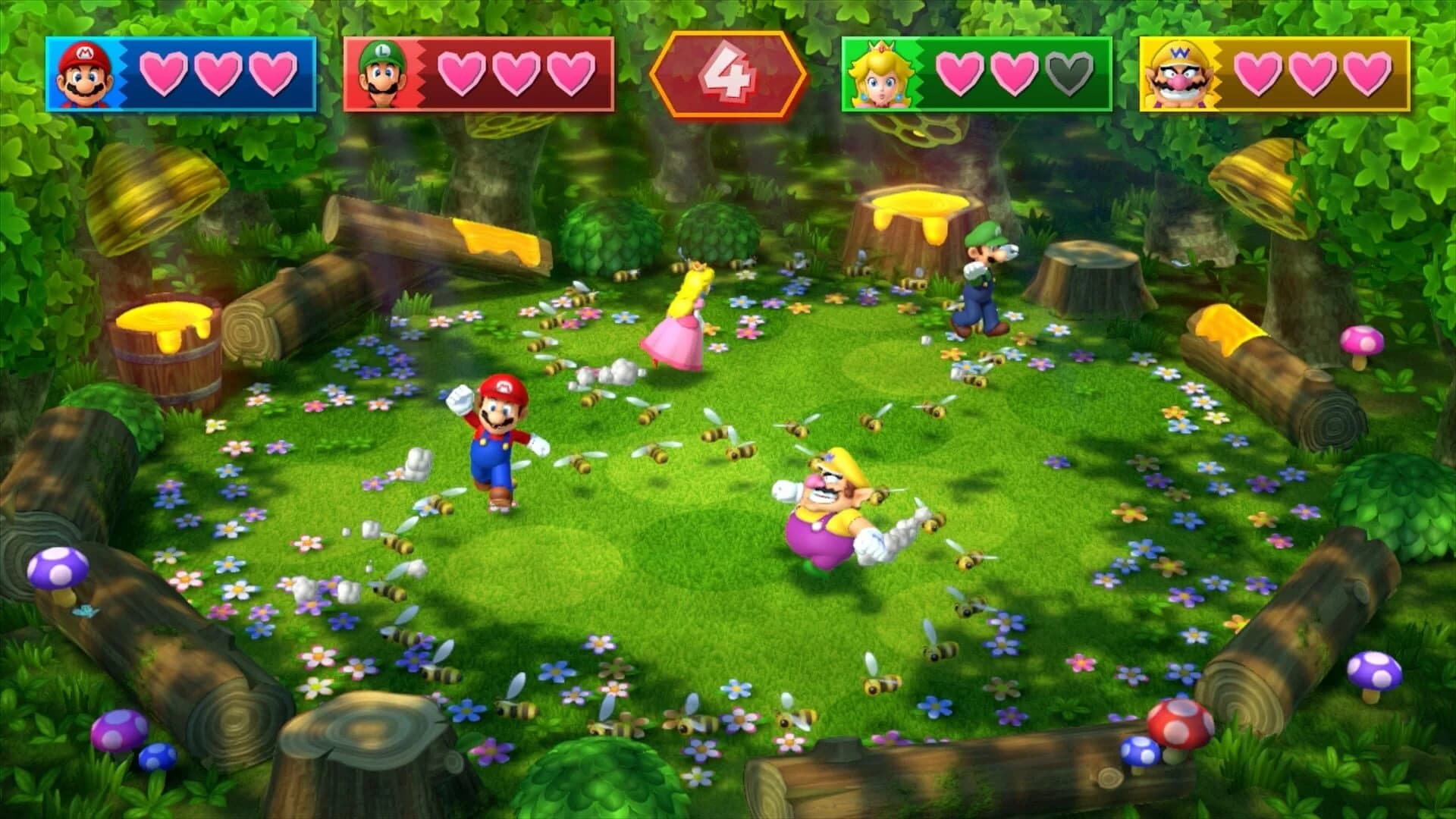The width and height of the screenshot is (1456, 819).
Task: Click the orange hexagon timer showing 4
Action: [726, 73]
